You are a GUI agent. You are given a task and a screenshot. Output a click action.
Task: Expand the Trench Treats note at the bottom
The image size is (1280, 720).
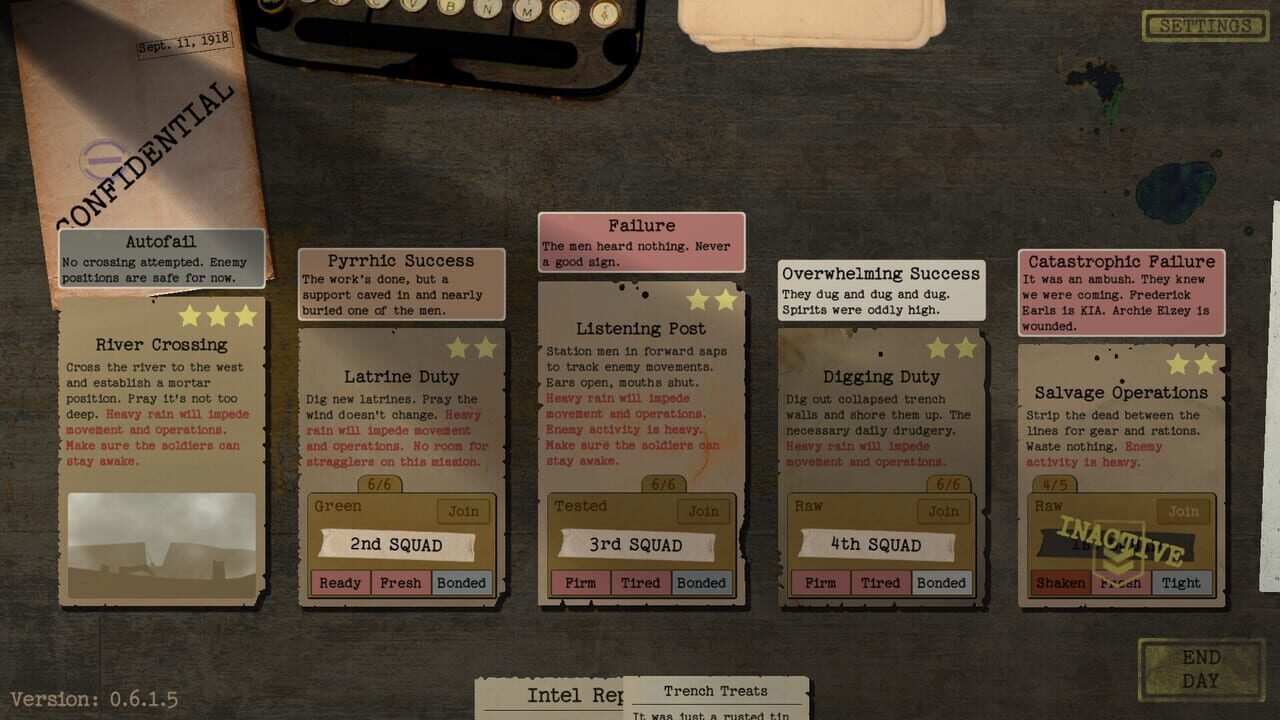click(x=716, y=691)
